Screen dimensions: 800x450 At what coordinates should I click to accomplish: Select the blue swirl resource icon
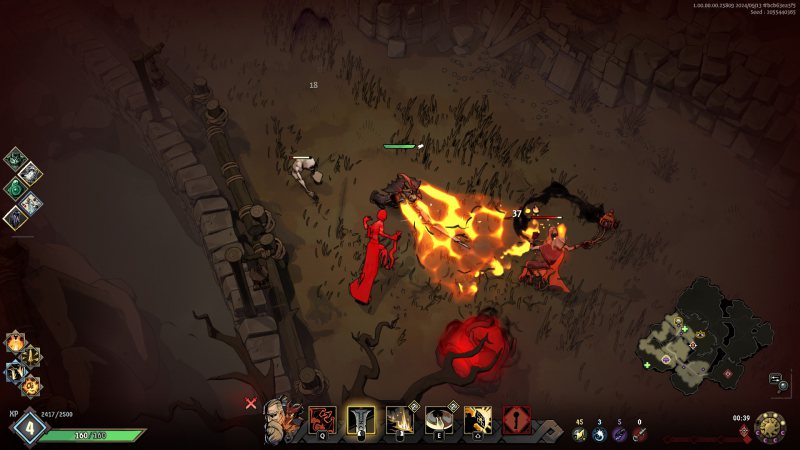(599, 434)
